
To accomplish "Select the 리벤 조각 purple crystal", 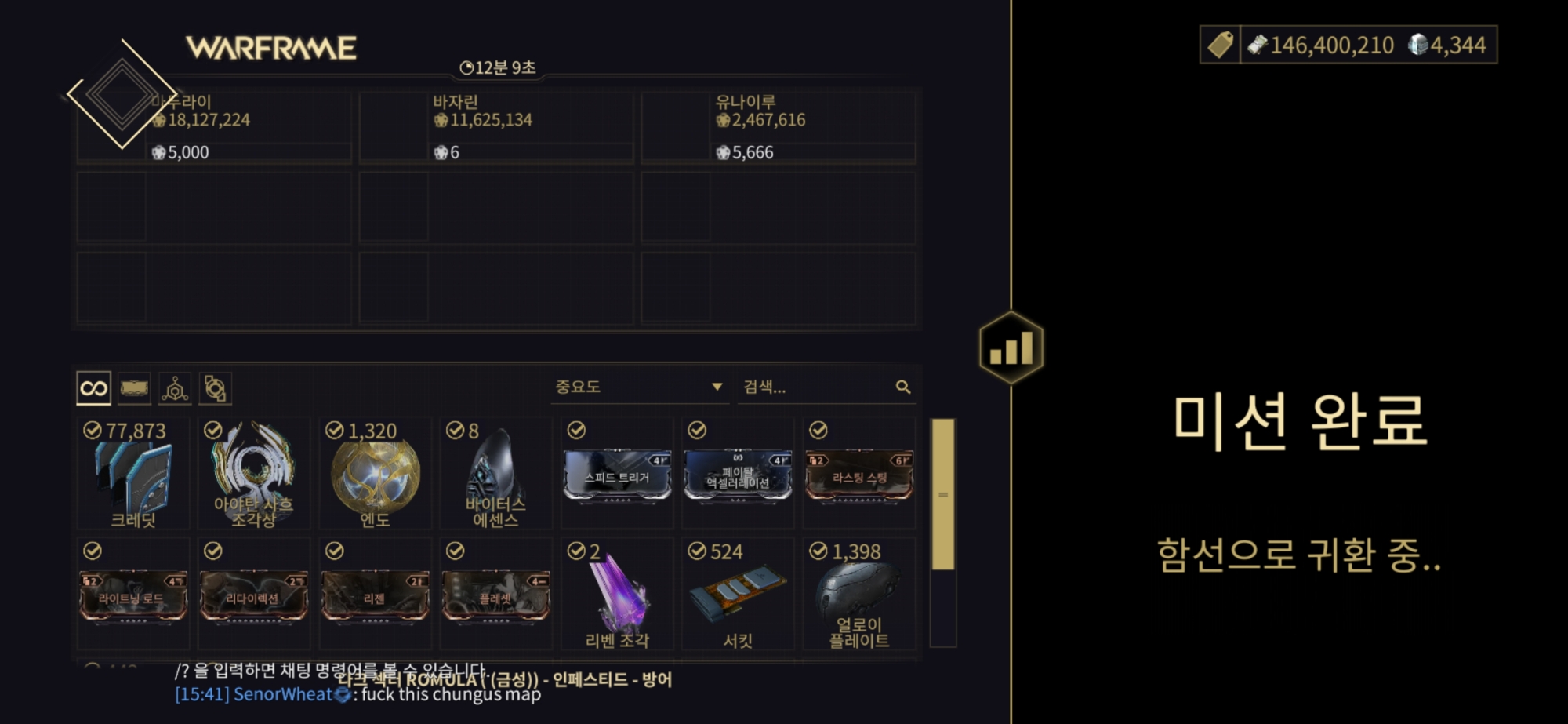I will tap(617, 595).
